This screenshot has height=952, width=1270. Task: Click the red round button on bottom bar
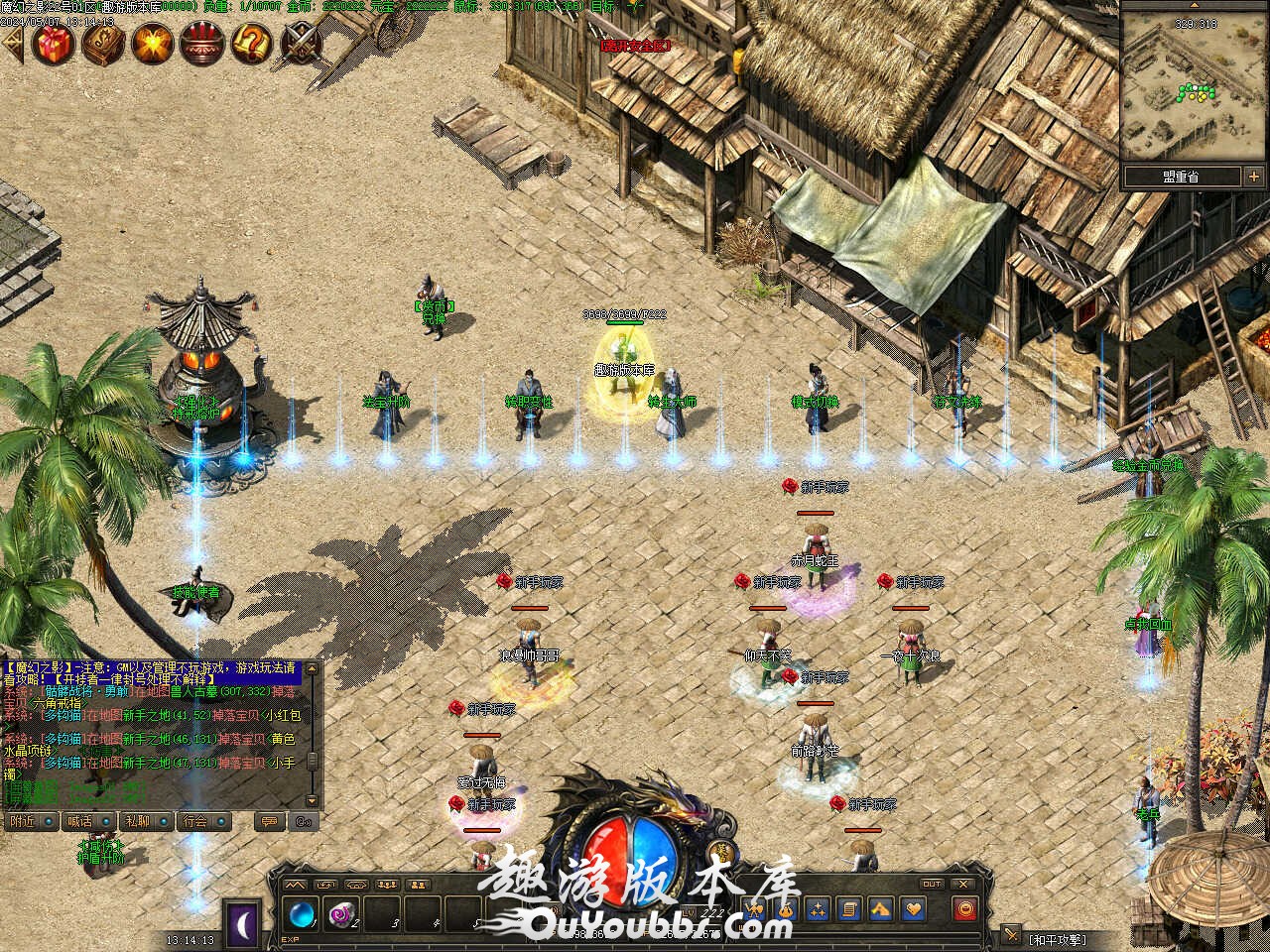coord(964,908)
